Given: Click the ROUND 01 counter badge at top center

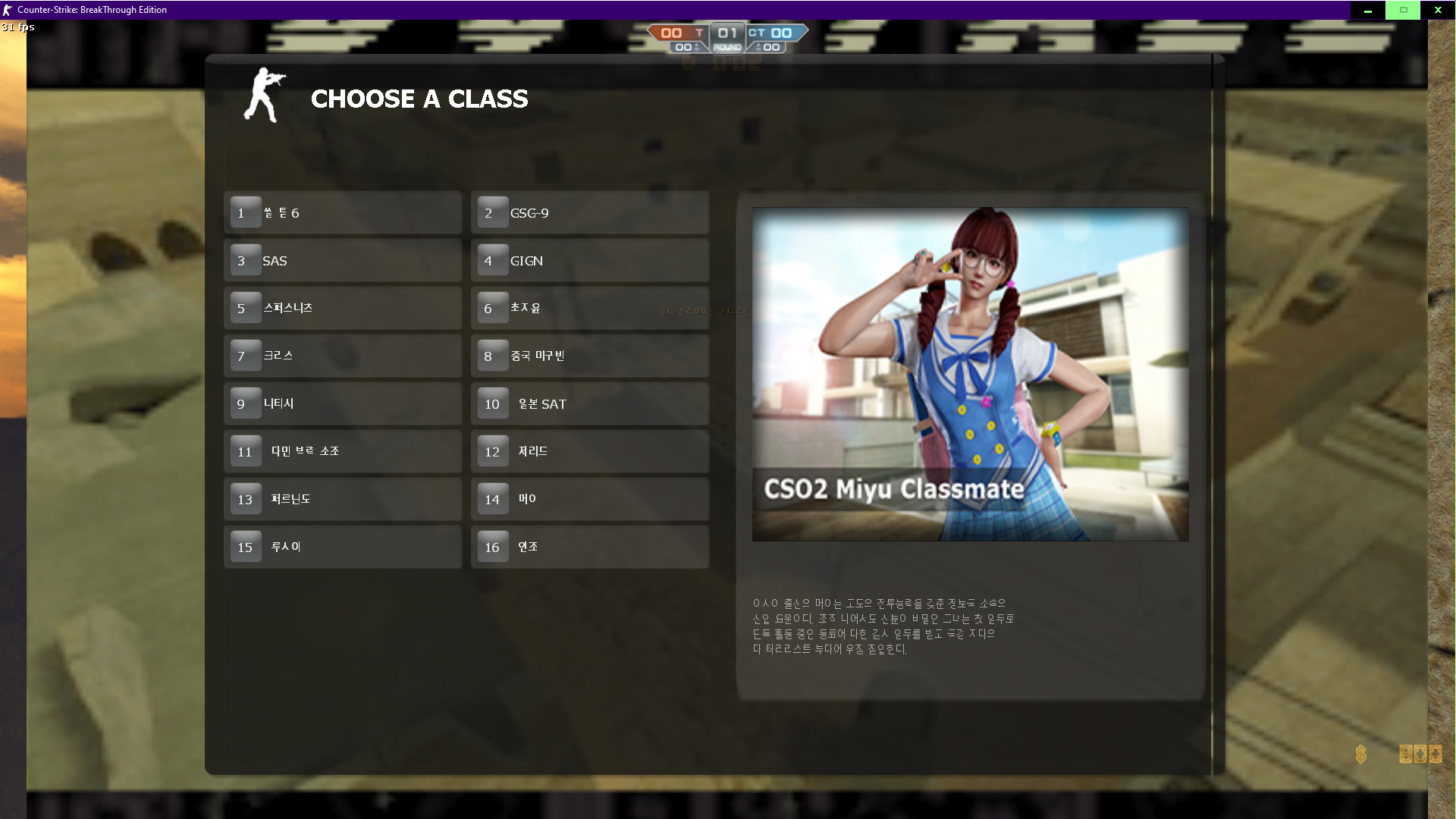Looking at the screenshot, I should point(726,38).
